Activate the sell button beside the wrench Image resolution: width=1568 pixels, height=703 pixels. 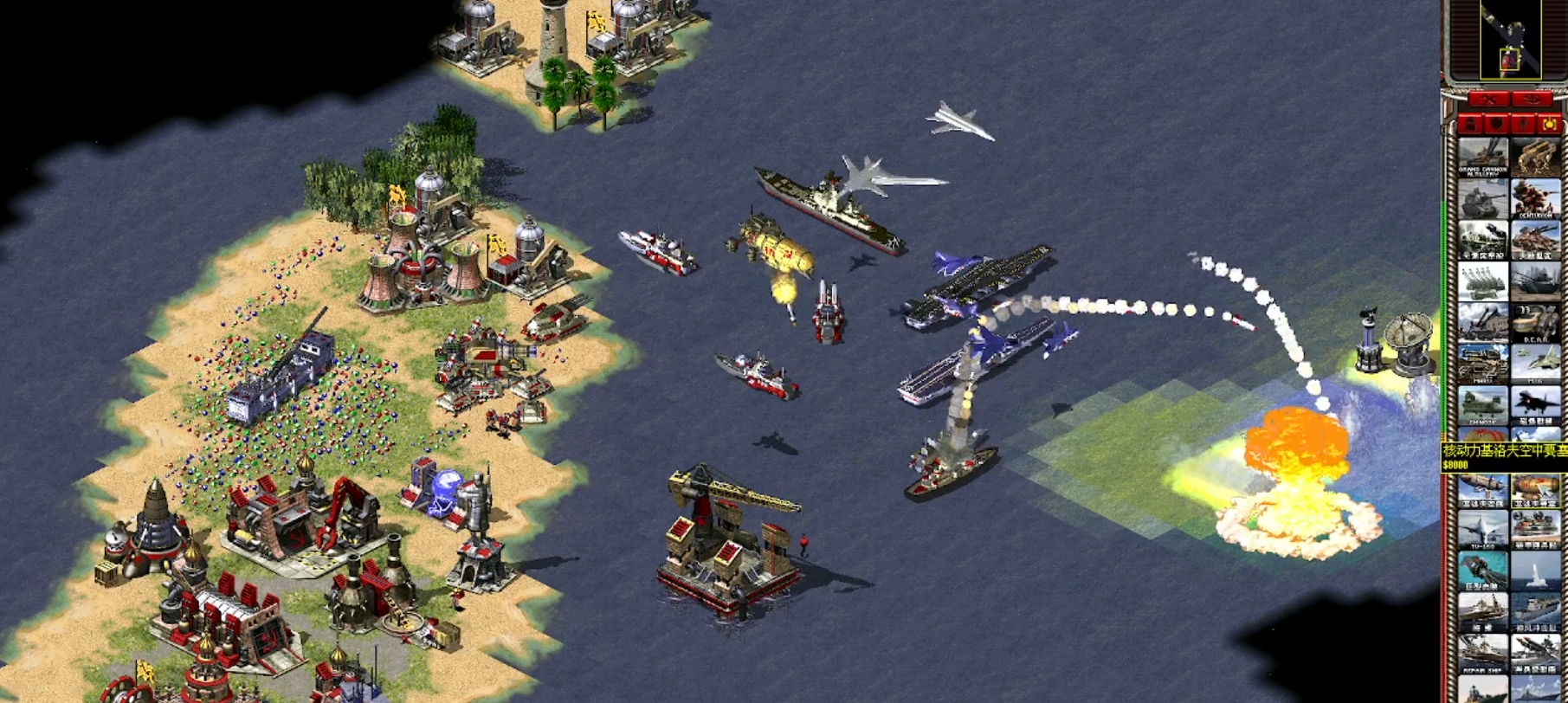[x=1531, y=100]
